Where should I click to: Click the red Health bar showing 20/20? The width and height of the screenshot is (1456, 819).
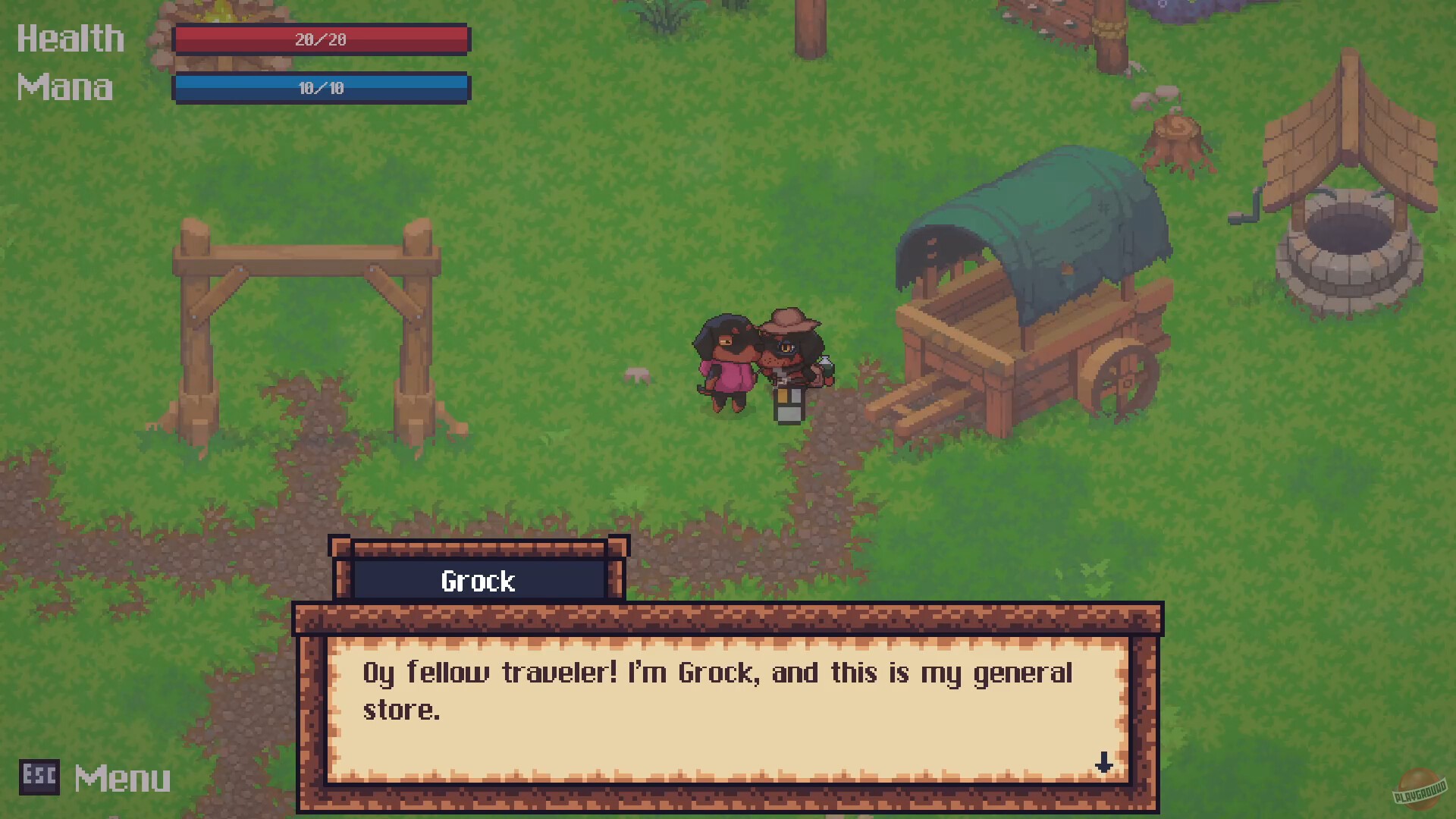click(322, 39)
